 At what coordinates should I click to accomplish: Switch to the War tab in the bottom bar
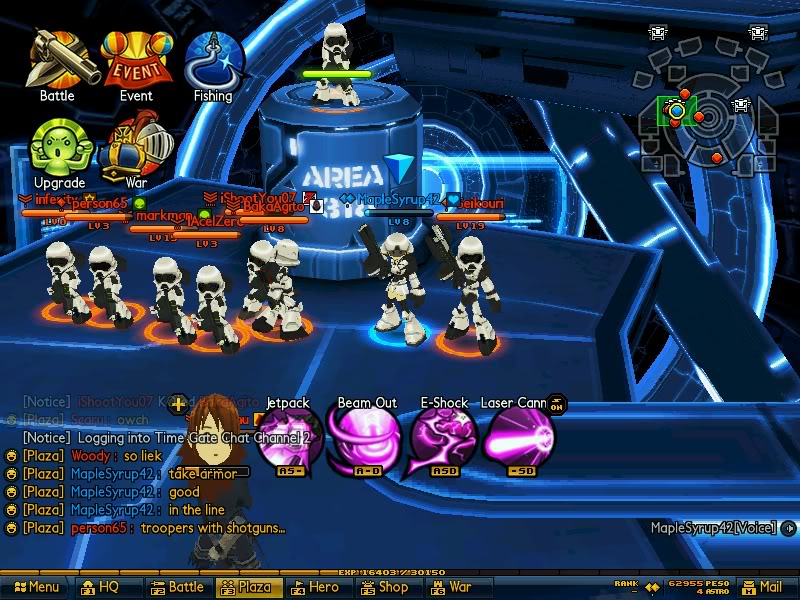click(x=452, y=588)
